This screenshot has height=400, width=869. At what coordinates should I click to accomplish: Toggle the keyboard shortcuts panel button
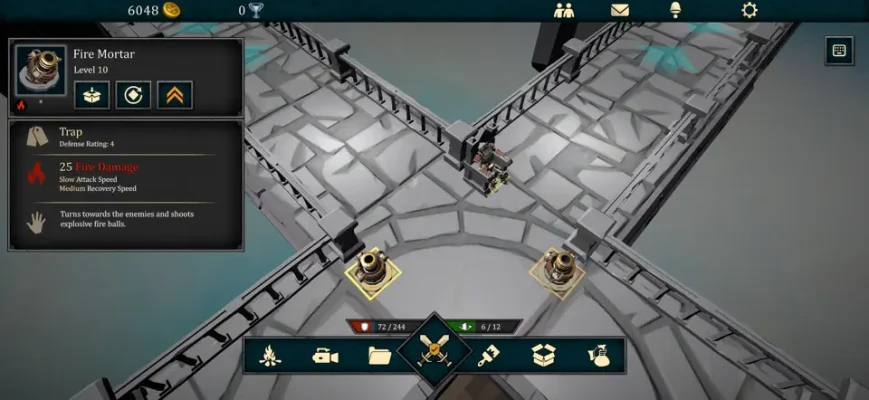point(839,49)
